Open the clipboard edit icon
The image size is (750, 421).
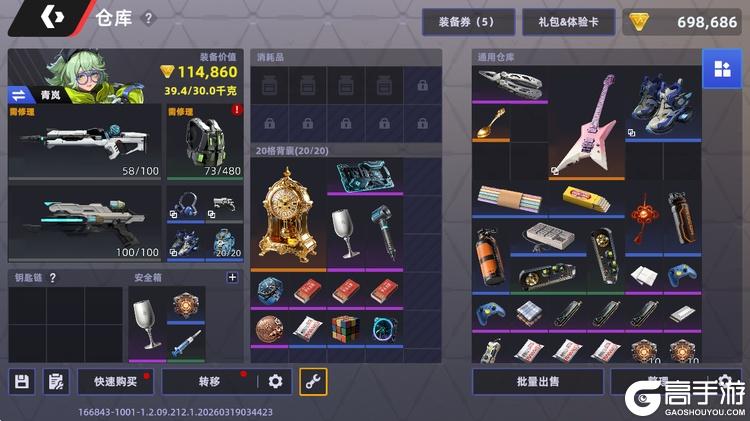(x=54, y=381)
